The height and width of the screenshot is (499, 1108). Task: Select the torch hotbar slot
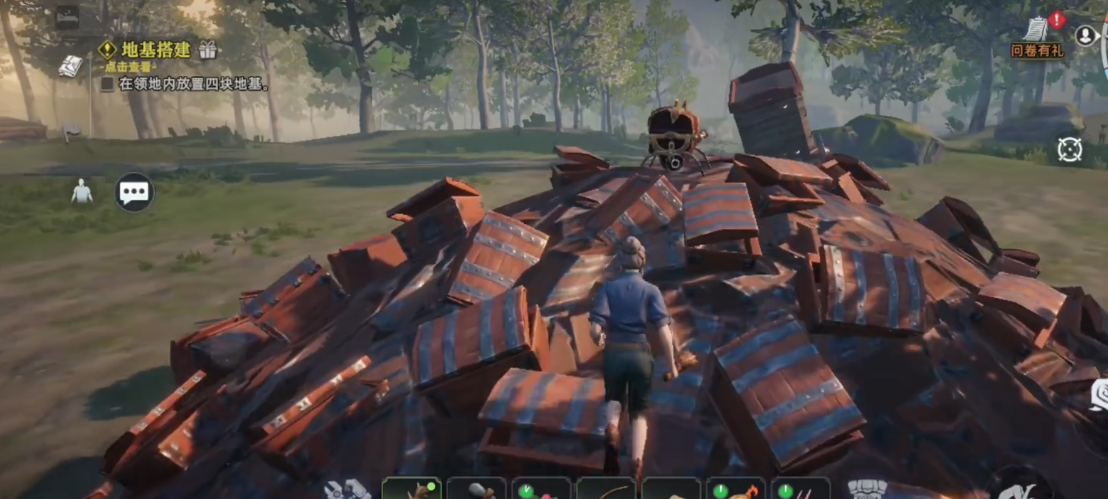(736, 489)
